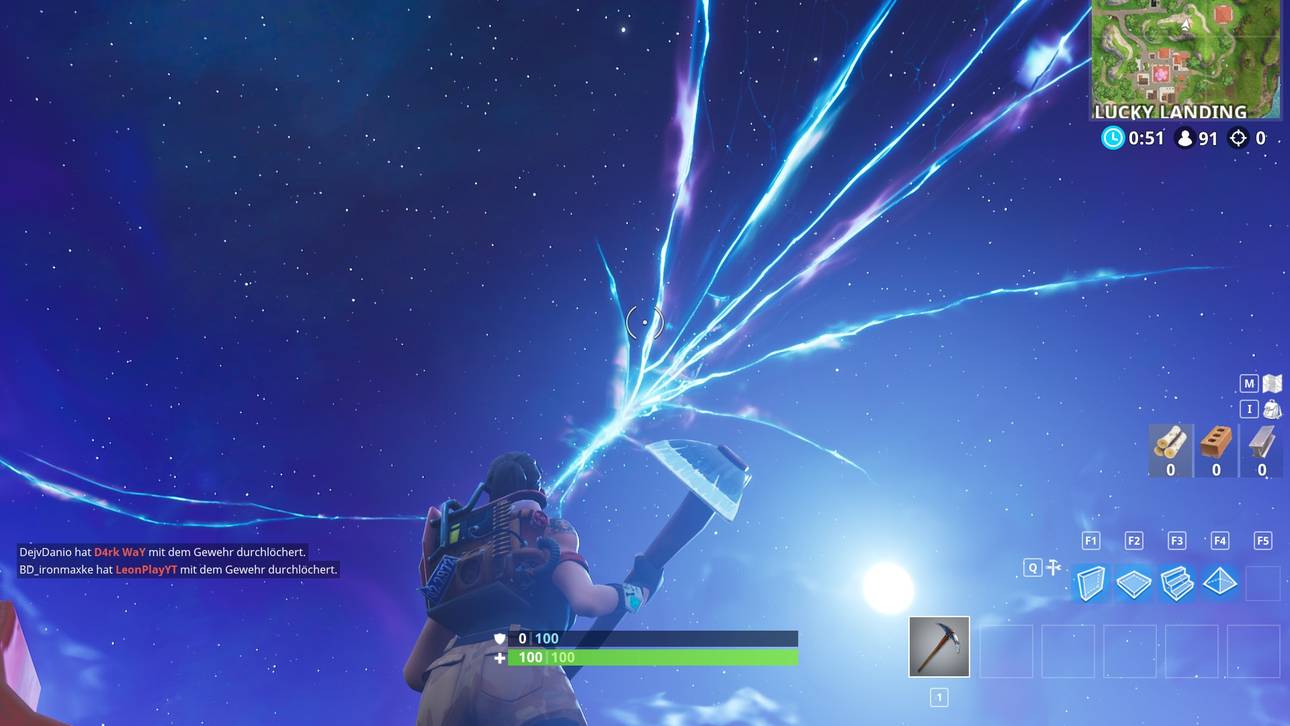
Task: Switch to the F3 hotbar slot
Action: pos(1175,538)
